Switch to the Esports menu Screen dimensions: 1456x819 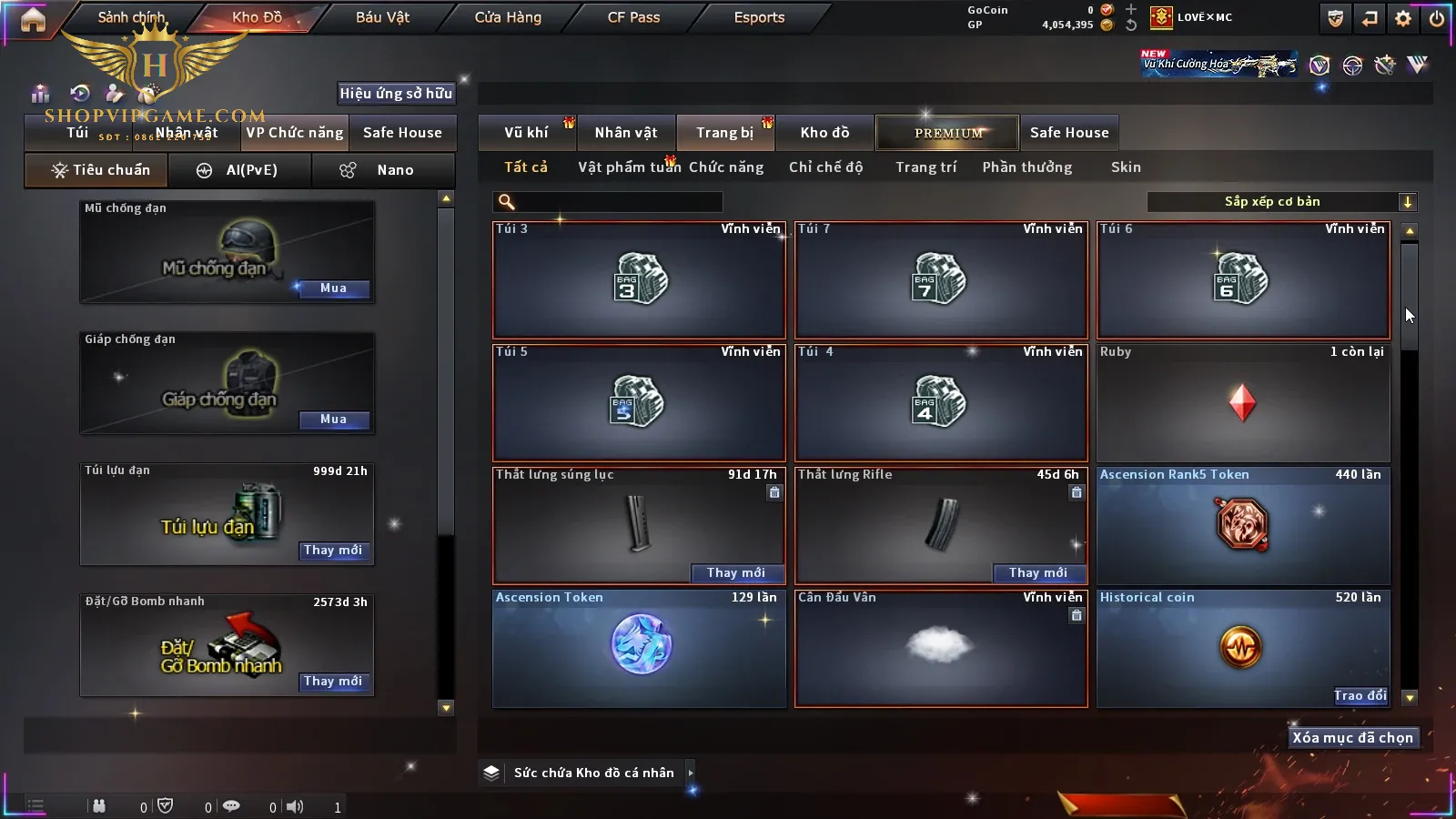click(759, 17)
